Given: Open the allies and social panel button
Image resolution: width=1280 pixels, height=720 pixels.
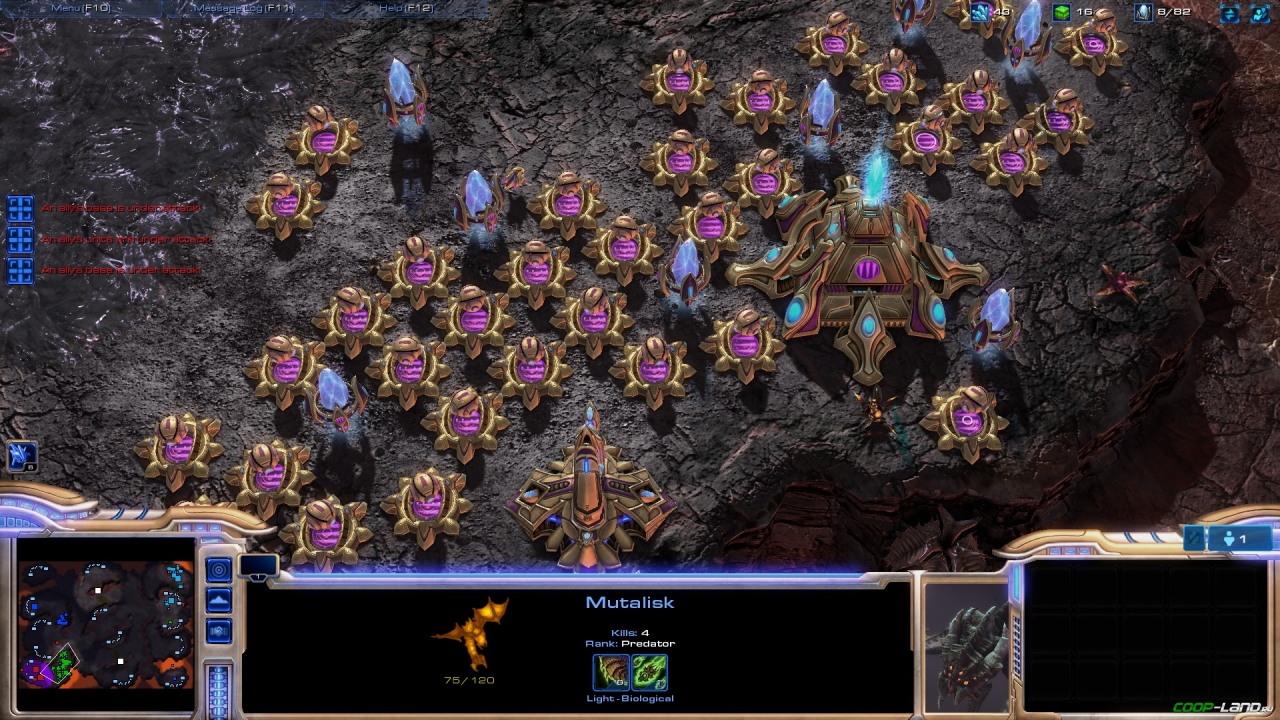Looking at the screenshot, I should coord(1259,13).
